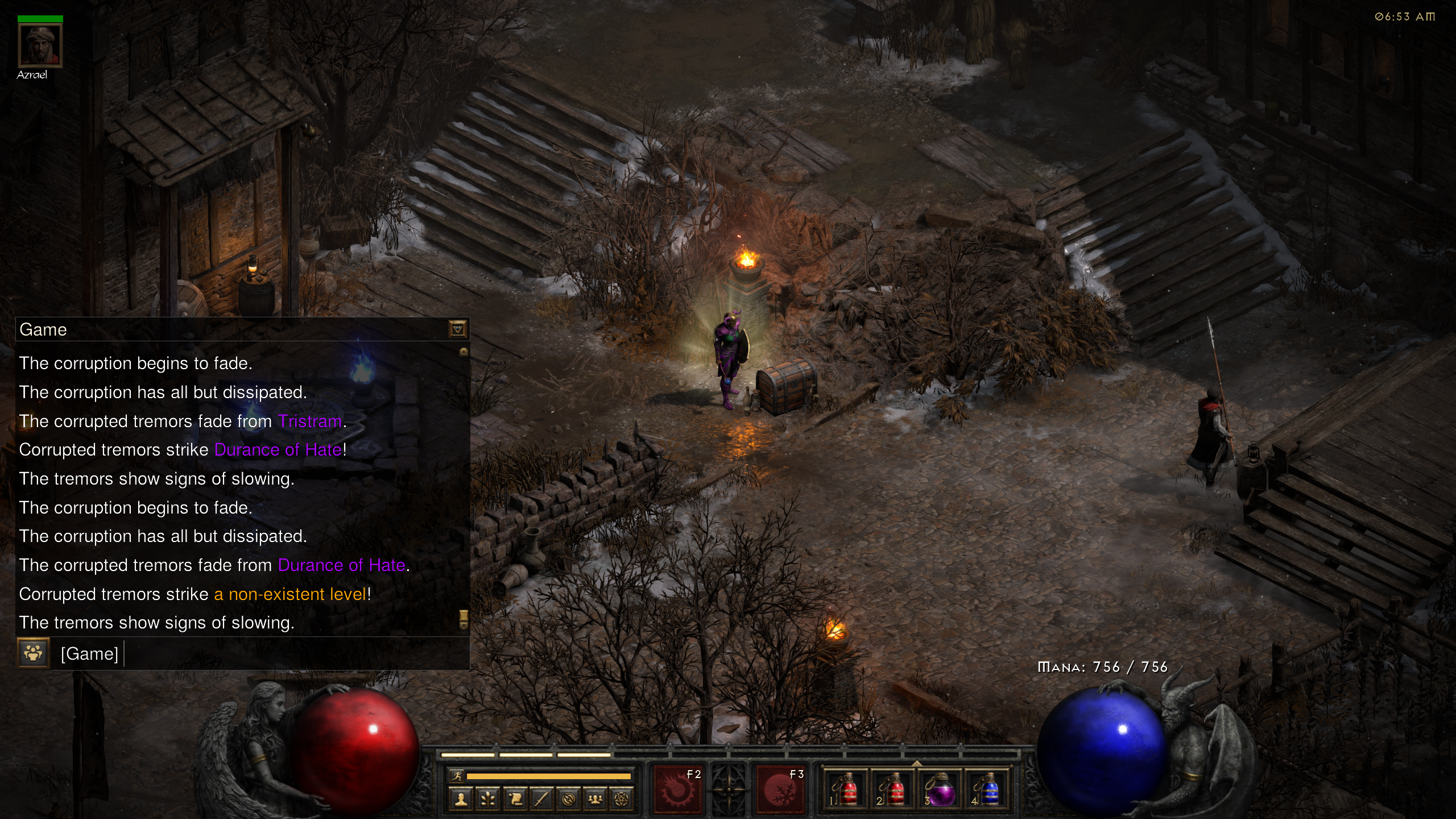Open the chat channel dropdown arrow
Viewport: 1456px width, 819px height.
click(457, 329)
